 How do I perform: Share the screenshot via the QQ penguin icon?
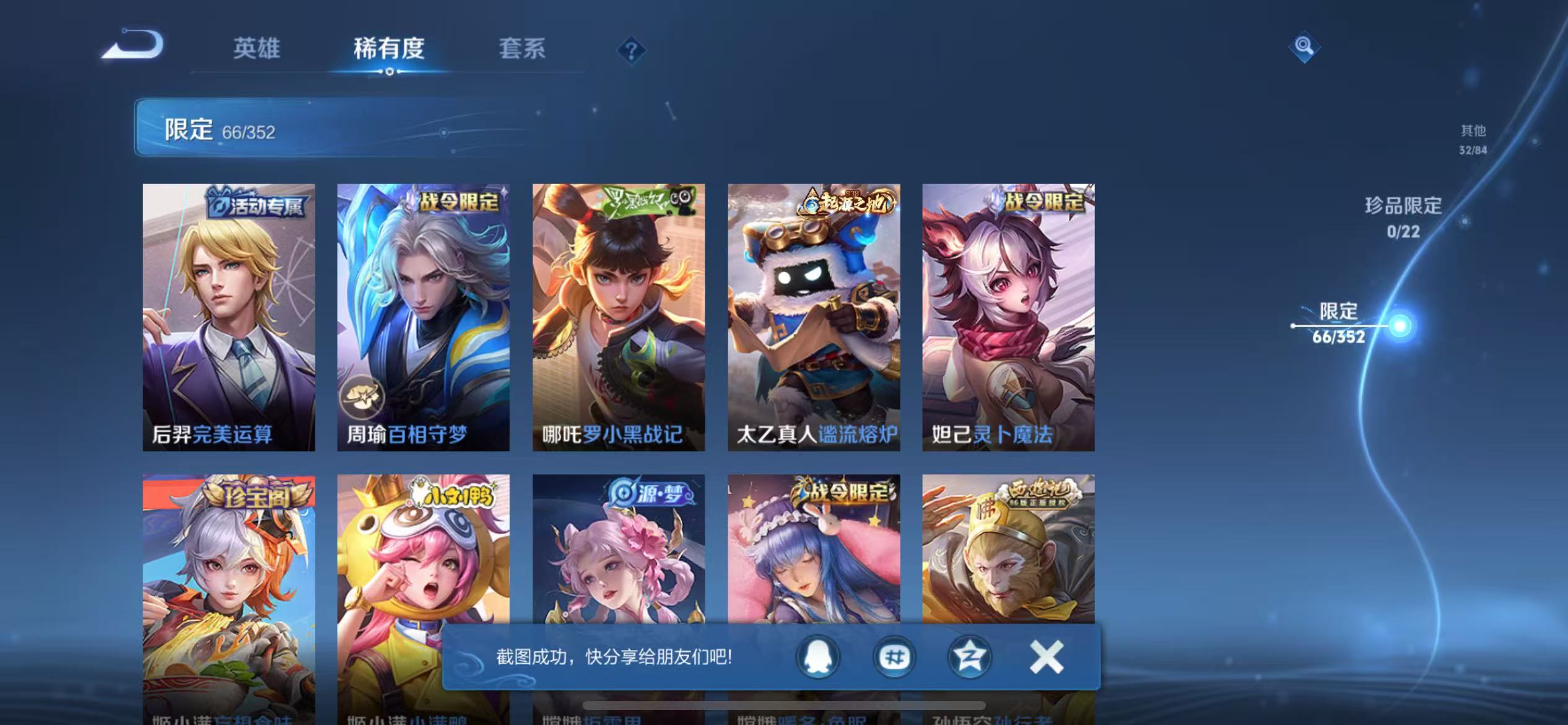point(817,657)
